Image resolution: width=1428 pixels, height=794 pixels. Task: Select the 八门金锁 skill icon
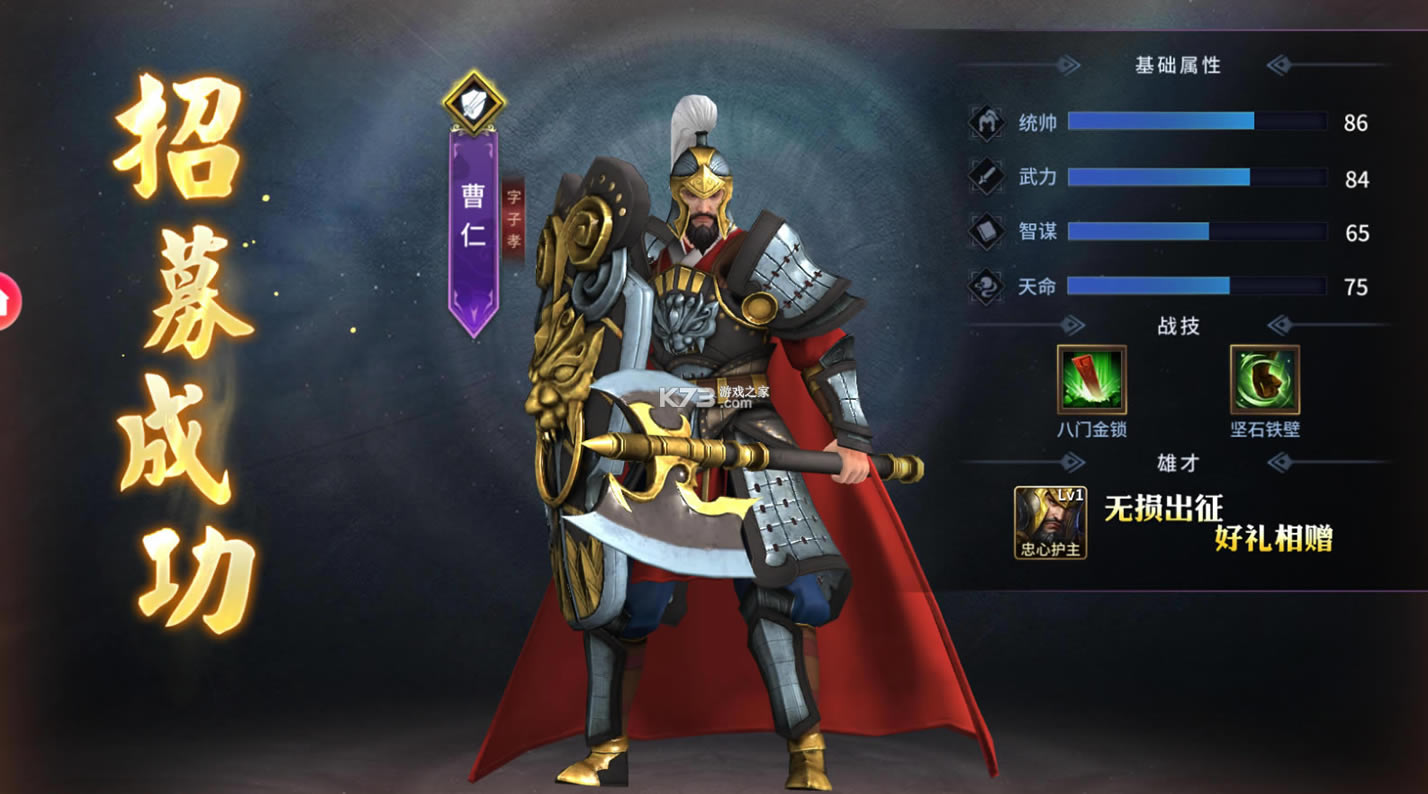tap(1091, 379)
